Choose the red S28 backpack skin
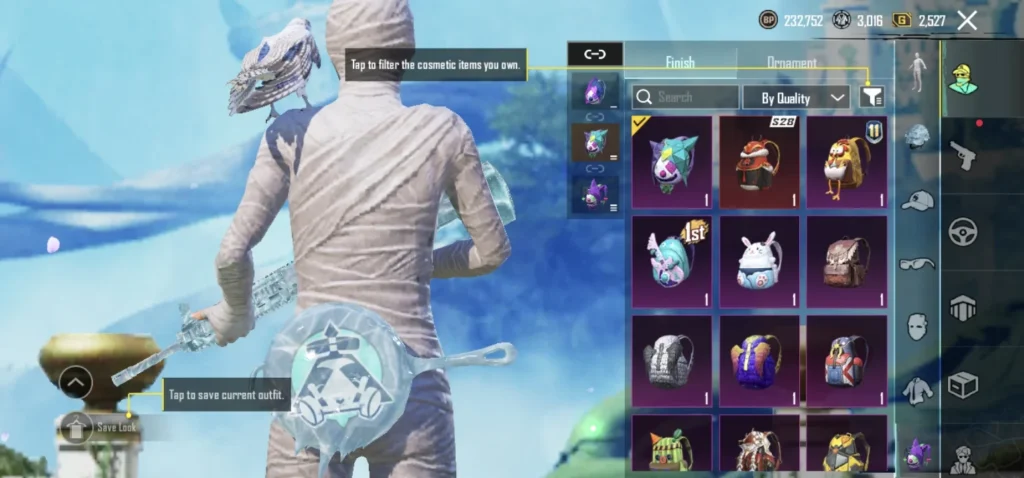This screenshot has width=1024, height=478. (759, 162)
